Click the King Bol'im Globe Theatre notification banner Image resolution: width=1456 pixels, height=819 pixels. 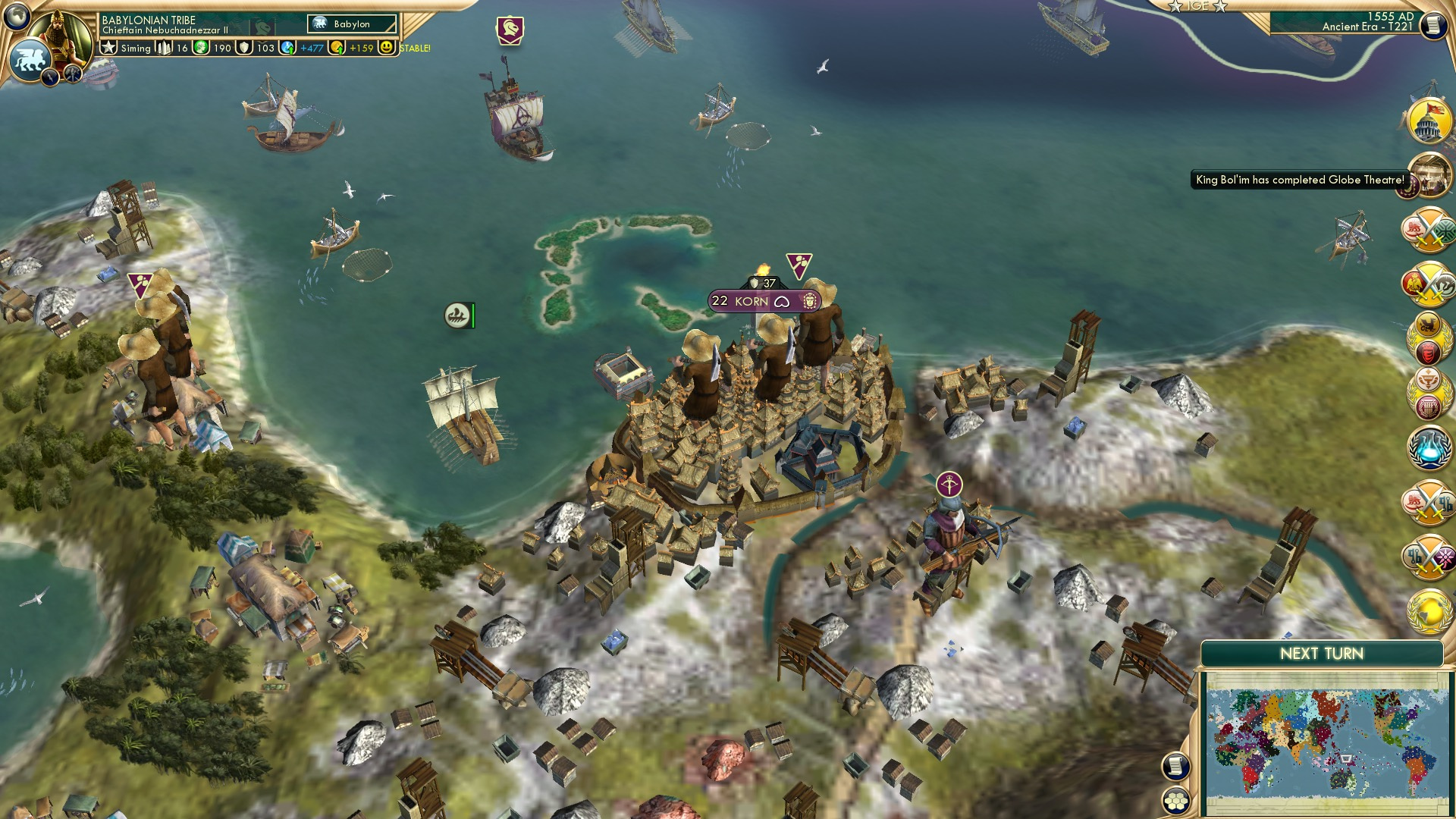[x=1298, y=180]
